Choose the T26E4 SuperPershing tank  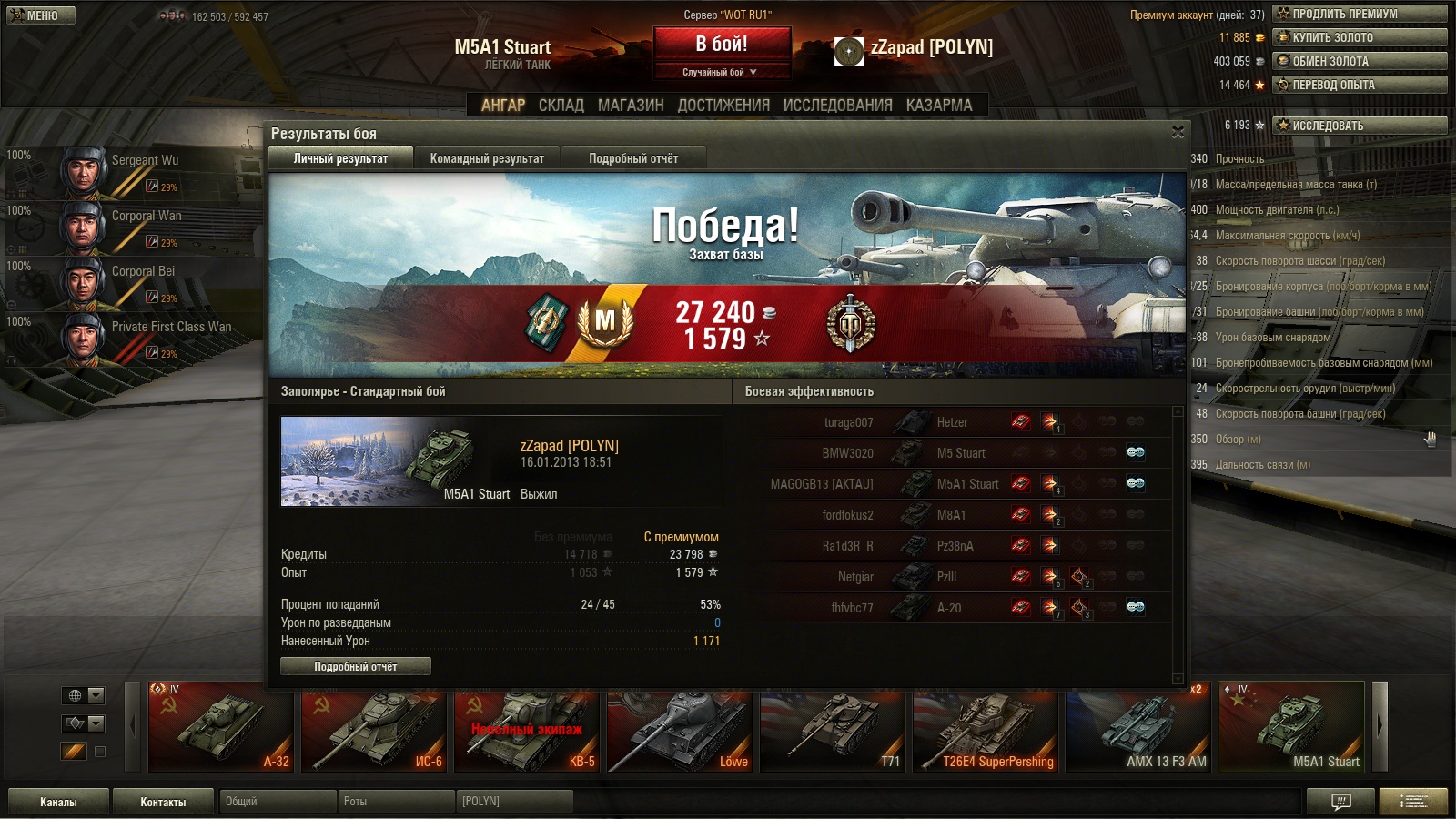click(x=986, y=731)
